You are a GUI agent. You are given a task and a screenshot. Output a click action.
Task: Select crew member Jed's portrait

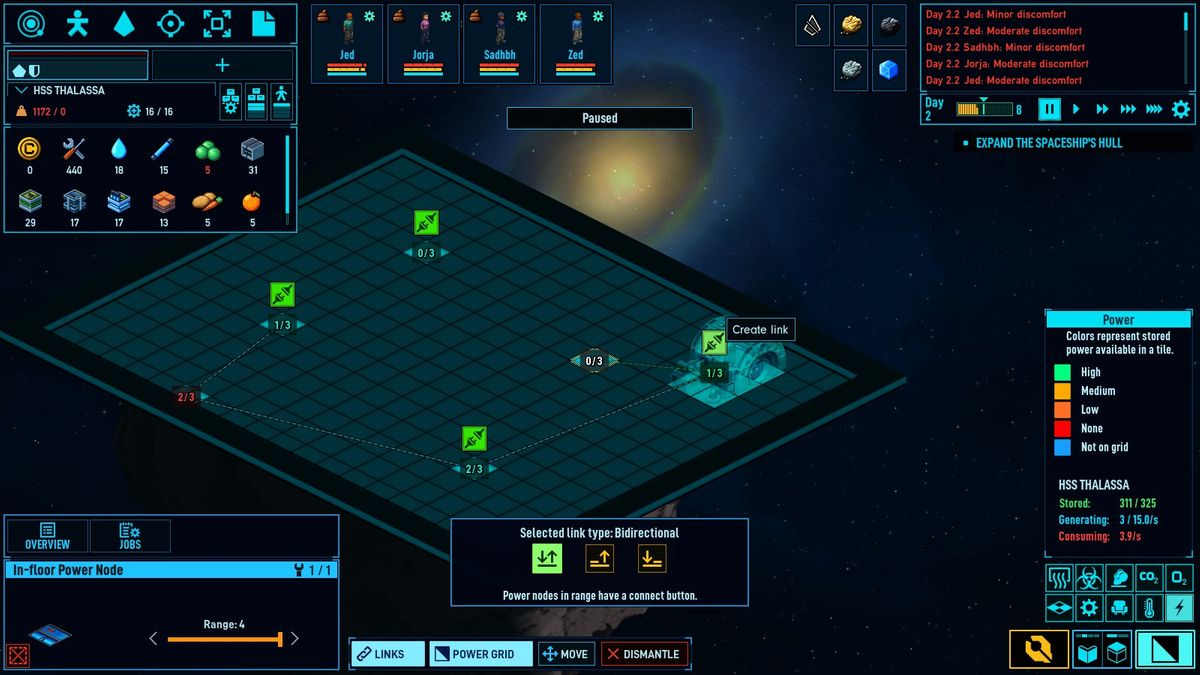tap(347, 43)
